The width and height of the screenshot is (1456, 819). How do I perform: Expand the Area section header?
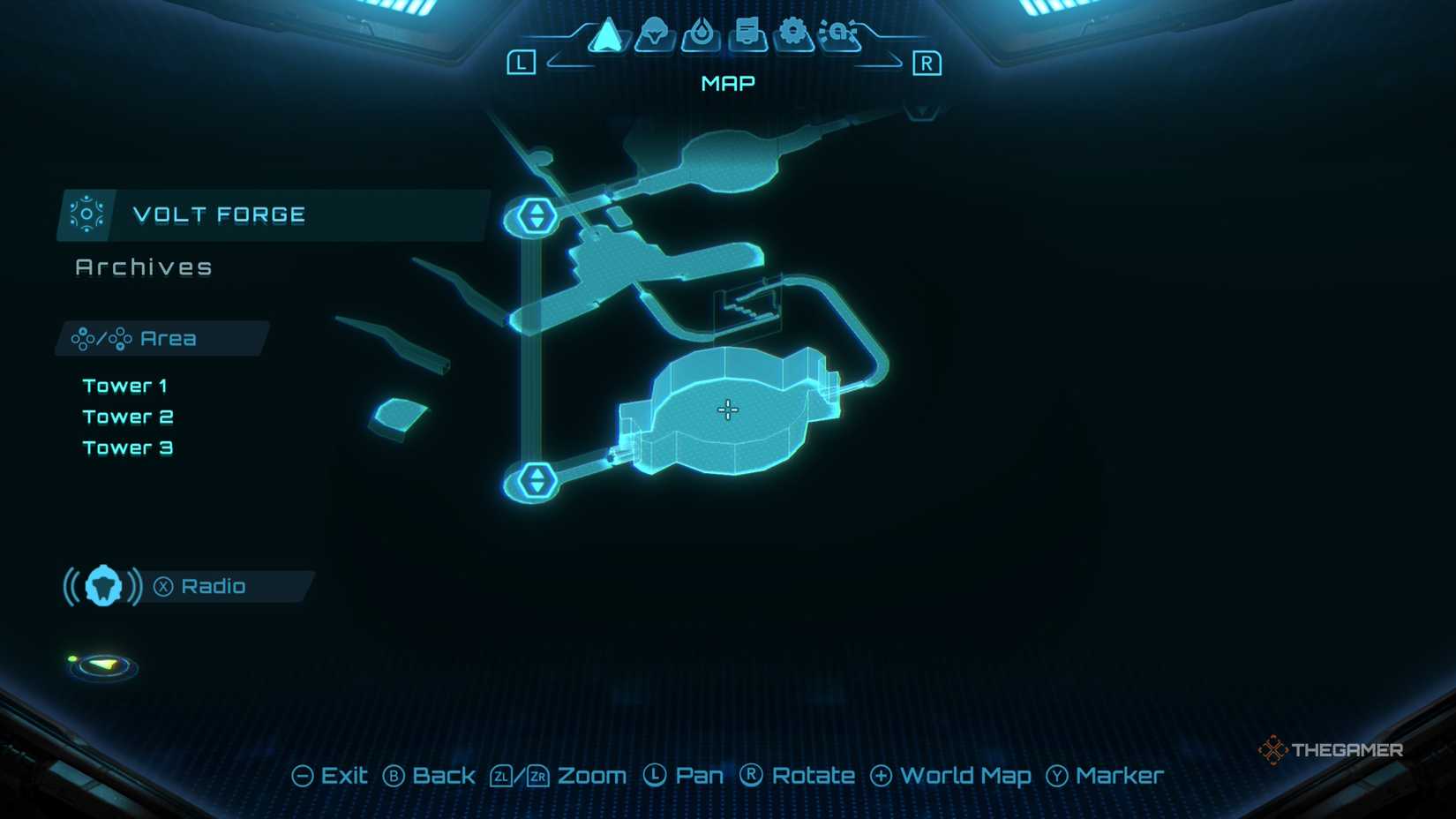click(x=159, y=337)
